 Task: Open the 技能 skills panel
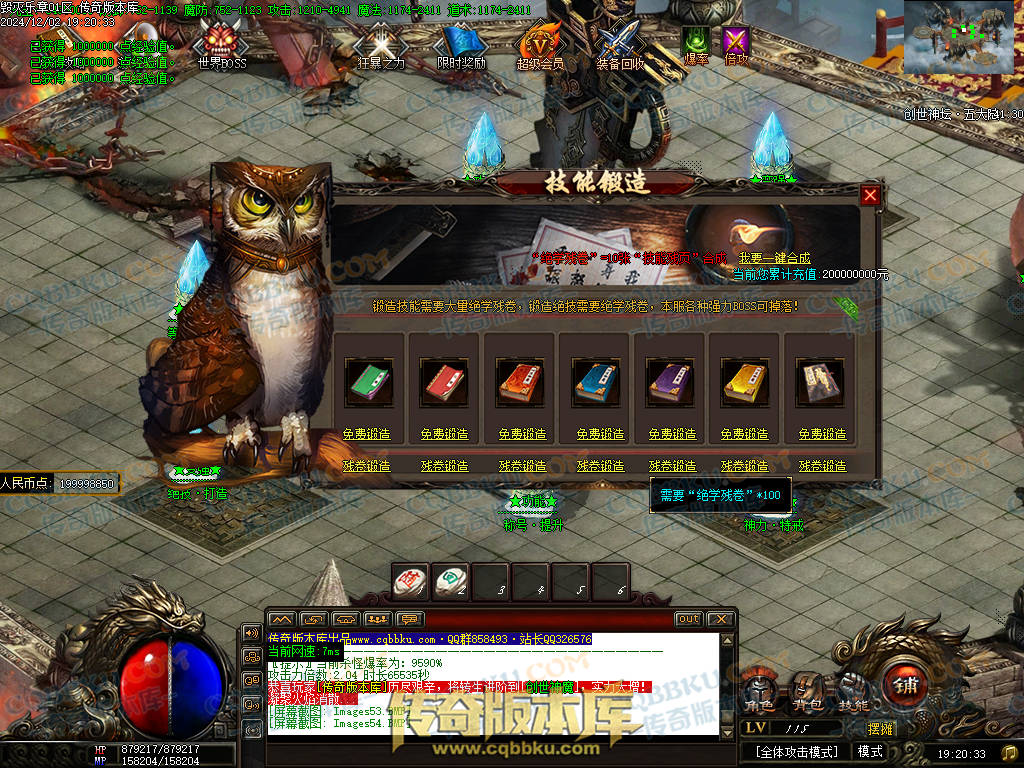coord(853,689)
